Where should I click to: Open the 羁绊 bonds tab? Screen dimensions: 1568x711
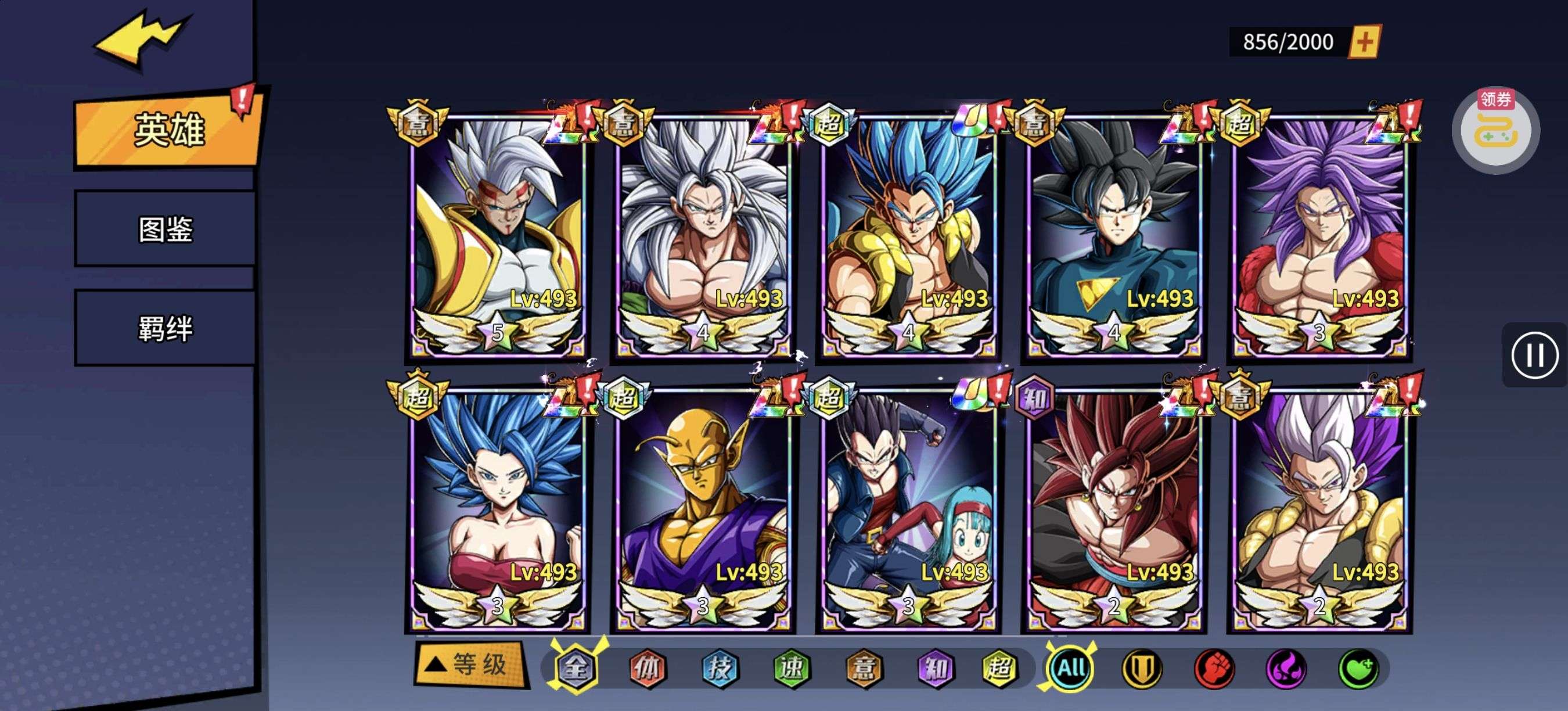coord(165,329)
